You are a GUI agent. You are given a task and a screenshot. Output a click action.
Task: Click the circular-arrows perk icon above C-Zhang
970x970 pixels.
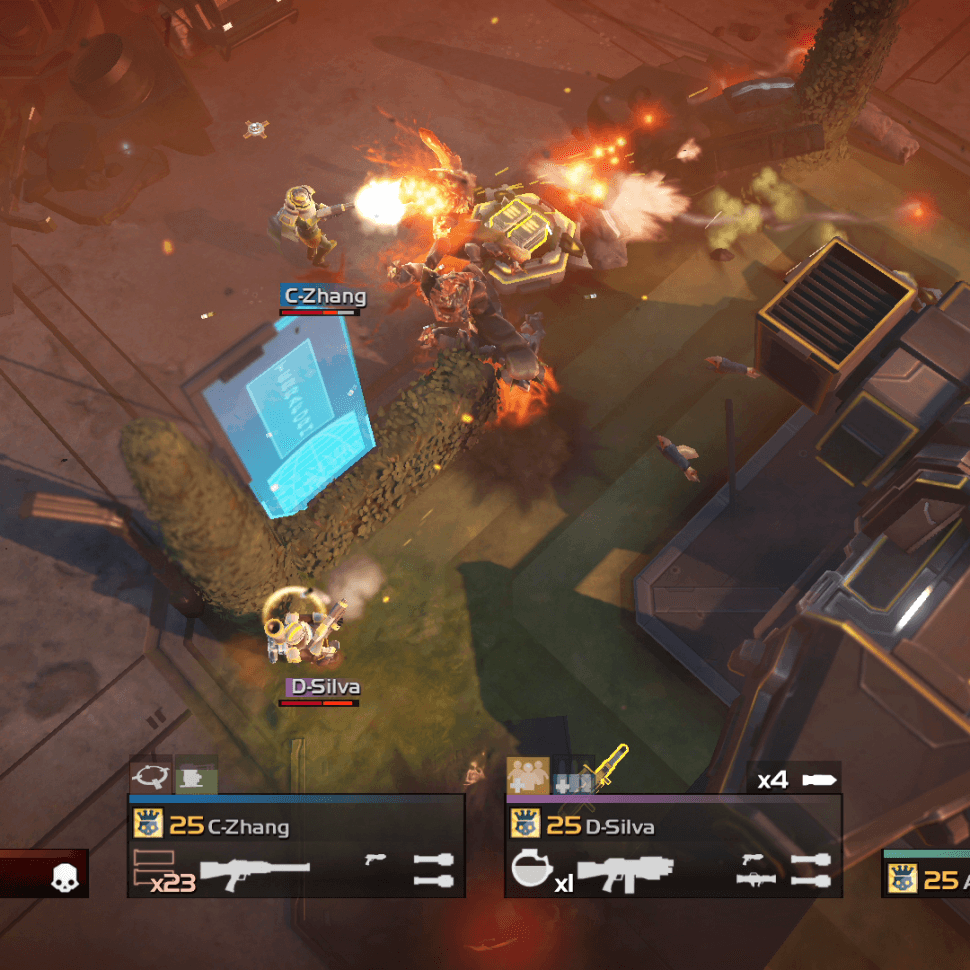click(150, 774)
